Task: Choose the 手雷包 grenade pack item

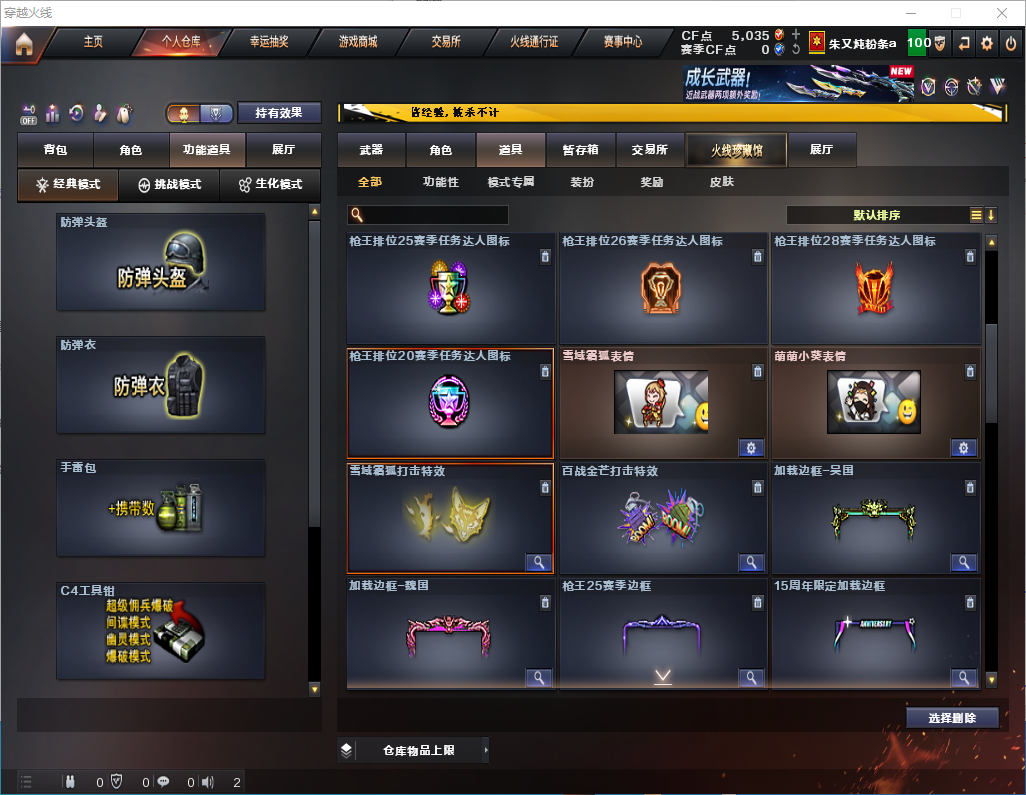Action: 161,508
